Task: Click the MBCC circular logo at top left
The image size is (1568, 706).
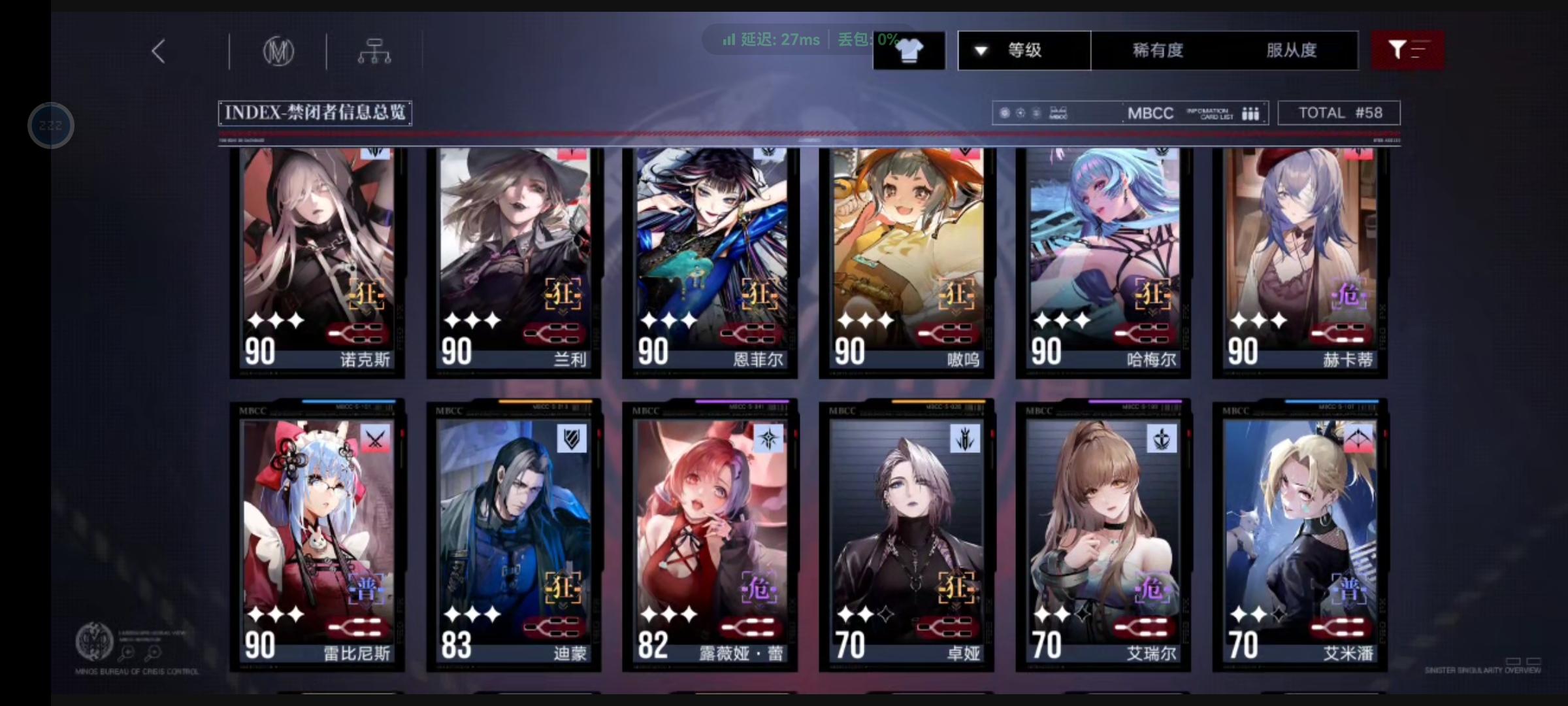Action: pos(280,51)
